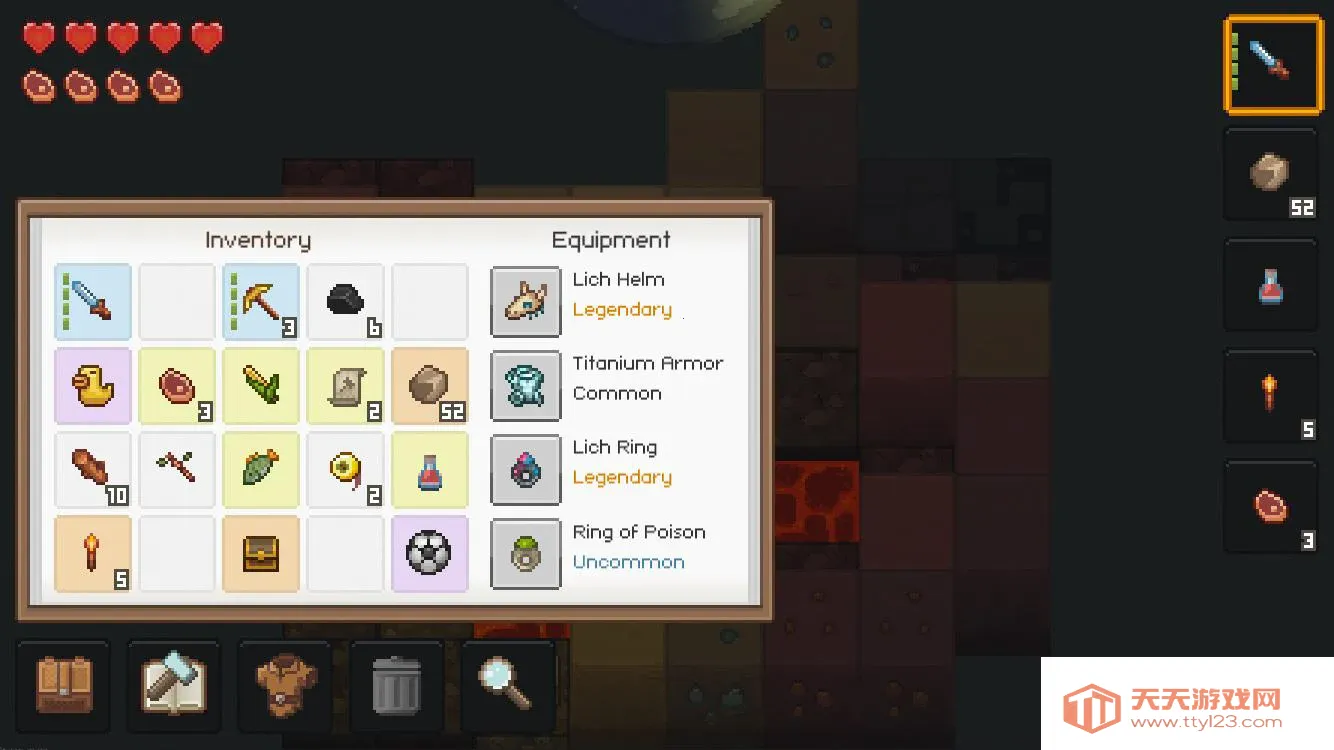1334x750 pixels.
Task: Click the Lich Helm equipment slot
Action: 526,301
